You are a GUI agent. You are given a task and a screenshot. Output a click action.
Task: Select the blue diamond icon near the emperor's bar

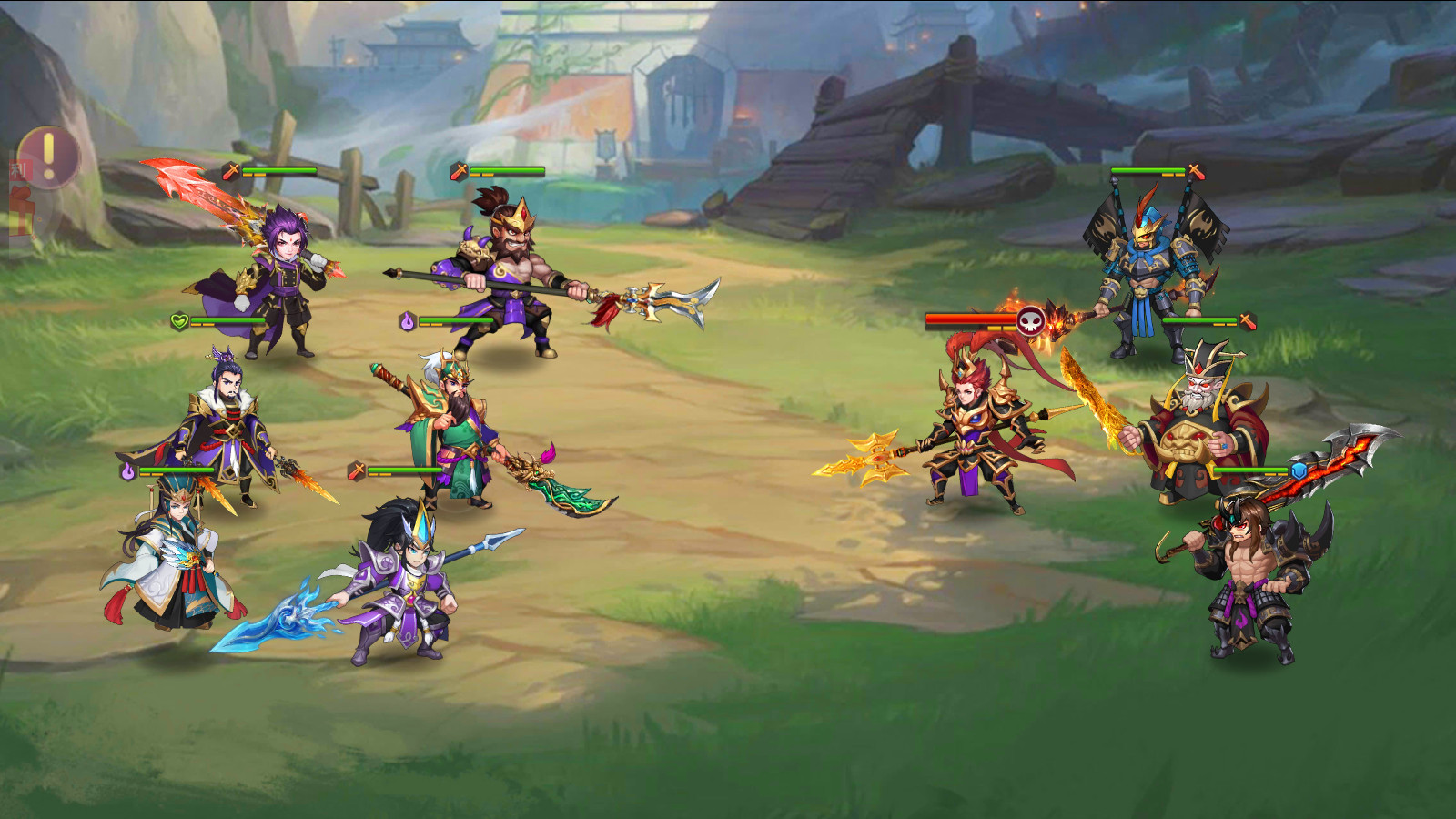(x=1298, y=471)
